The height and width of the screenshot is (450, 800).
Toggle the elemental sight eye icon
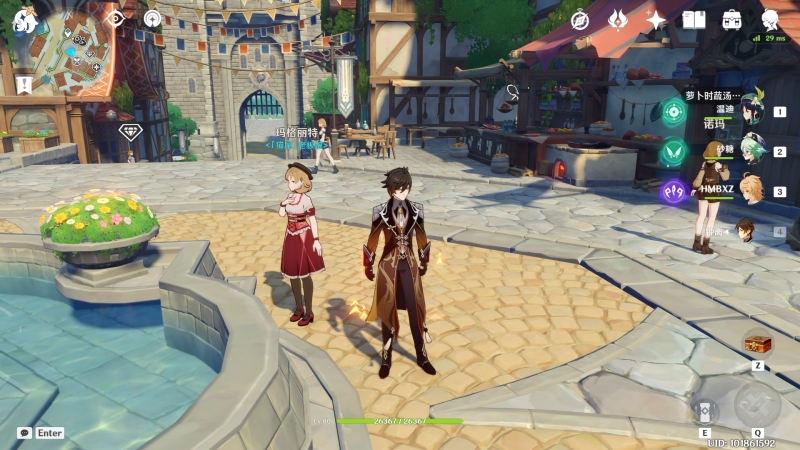(115, 18)
